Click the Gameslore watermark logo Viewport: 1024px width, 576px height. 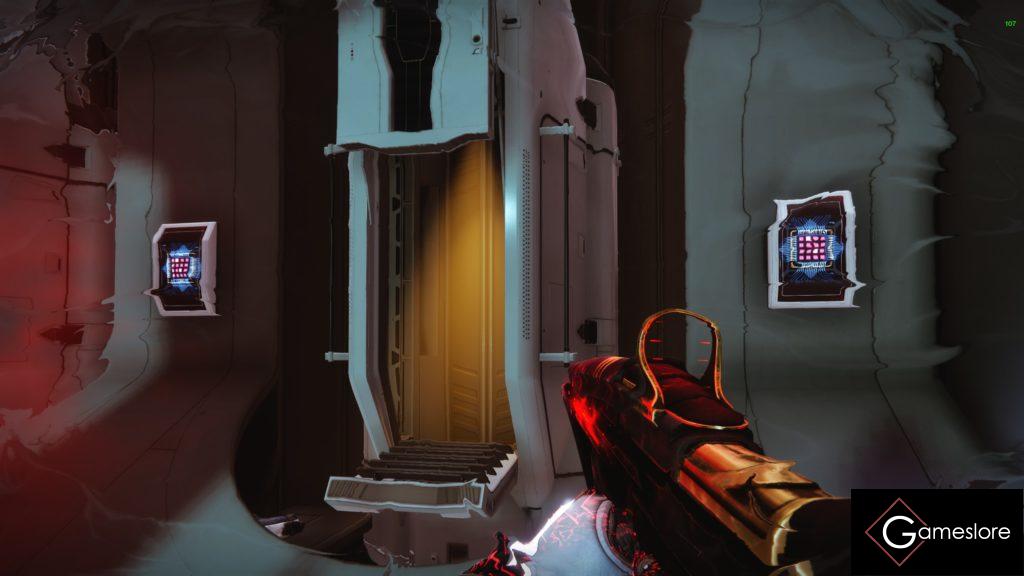pos(936,531)
